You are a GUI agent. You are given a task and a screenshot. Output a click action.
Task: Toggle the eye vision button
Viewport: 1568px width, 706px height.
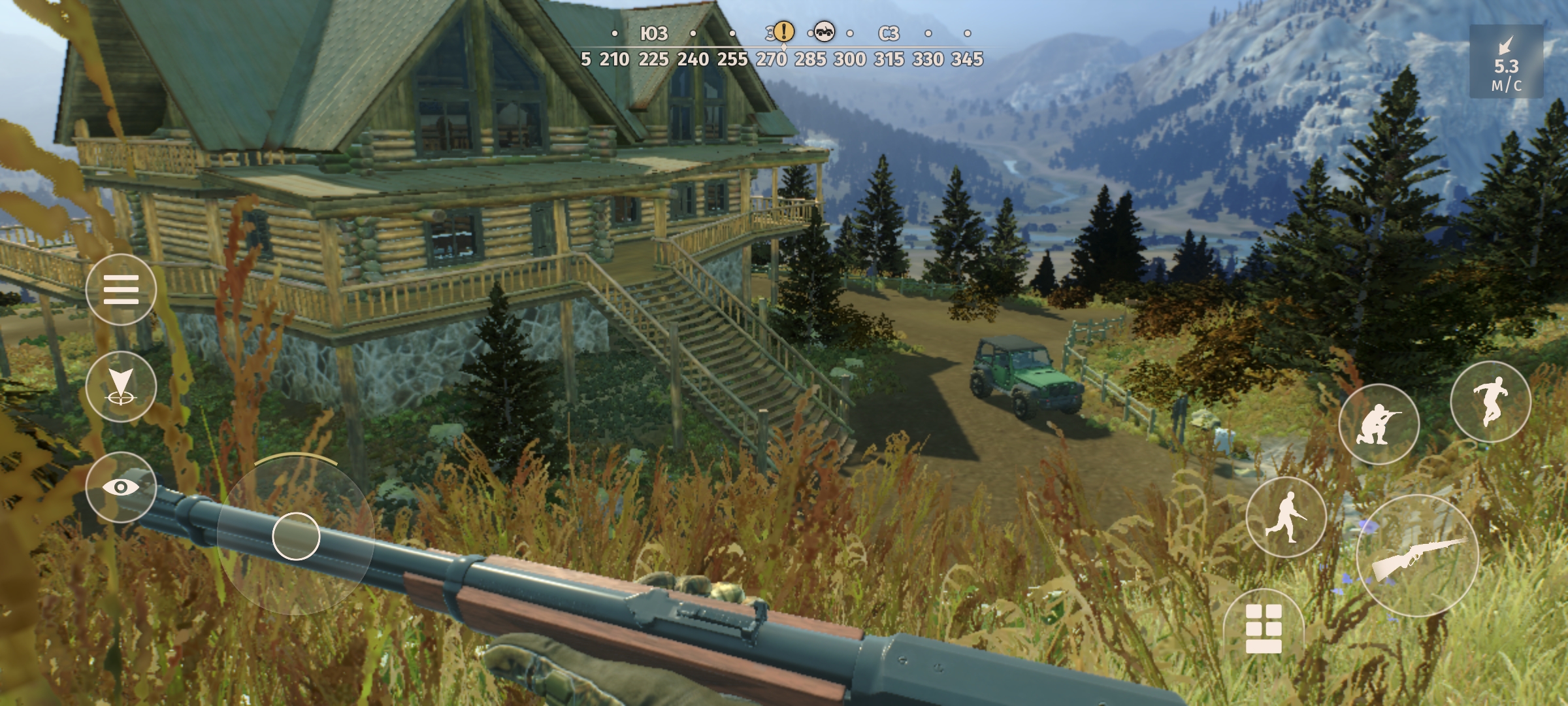pos(121,487)
